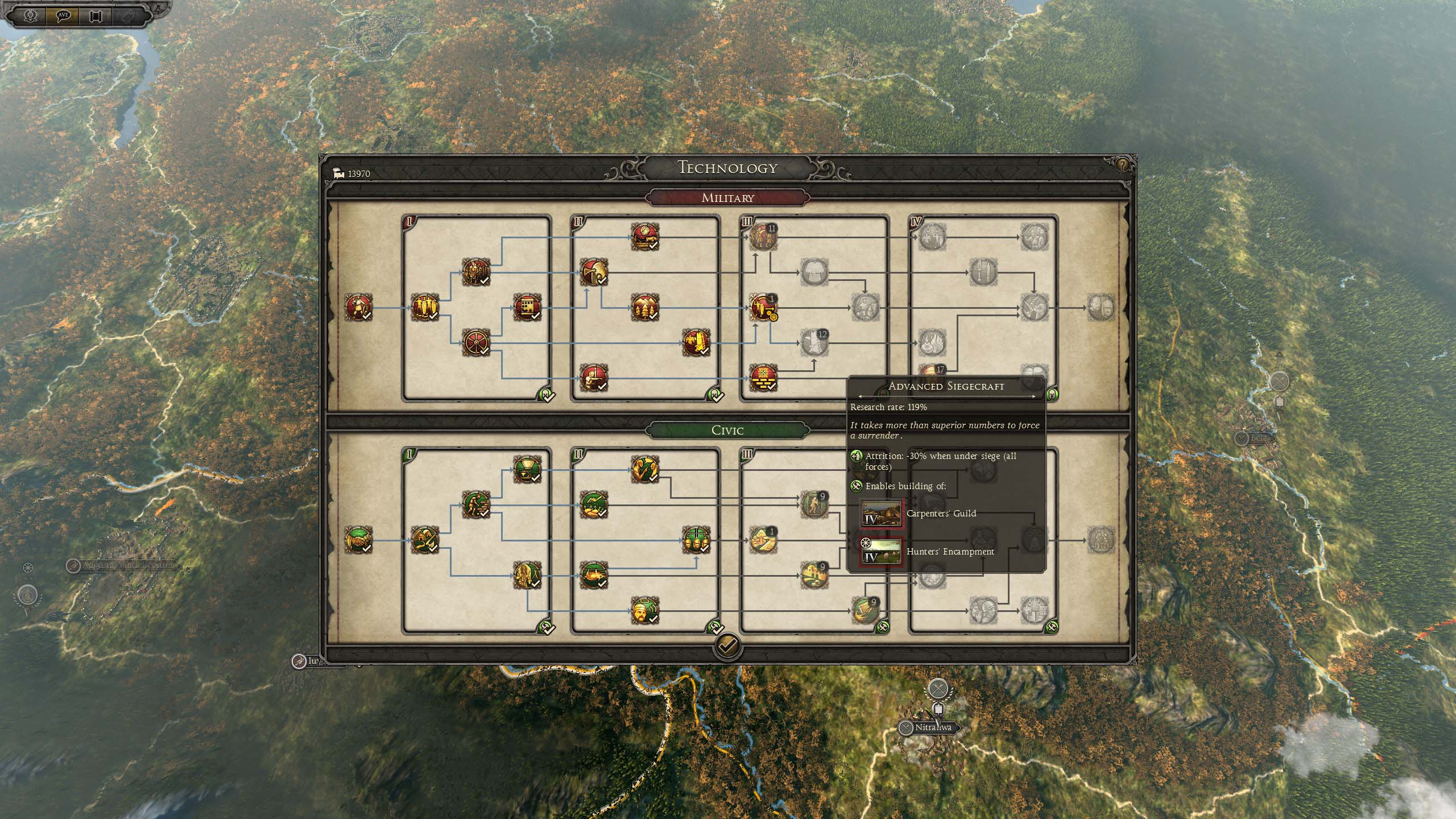Select the Nitrahwa settlement label
Image resolution: width=1456 pixels, height=819 pixels.
[x=932, y=727]
